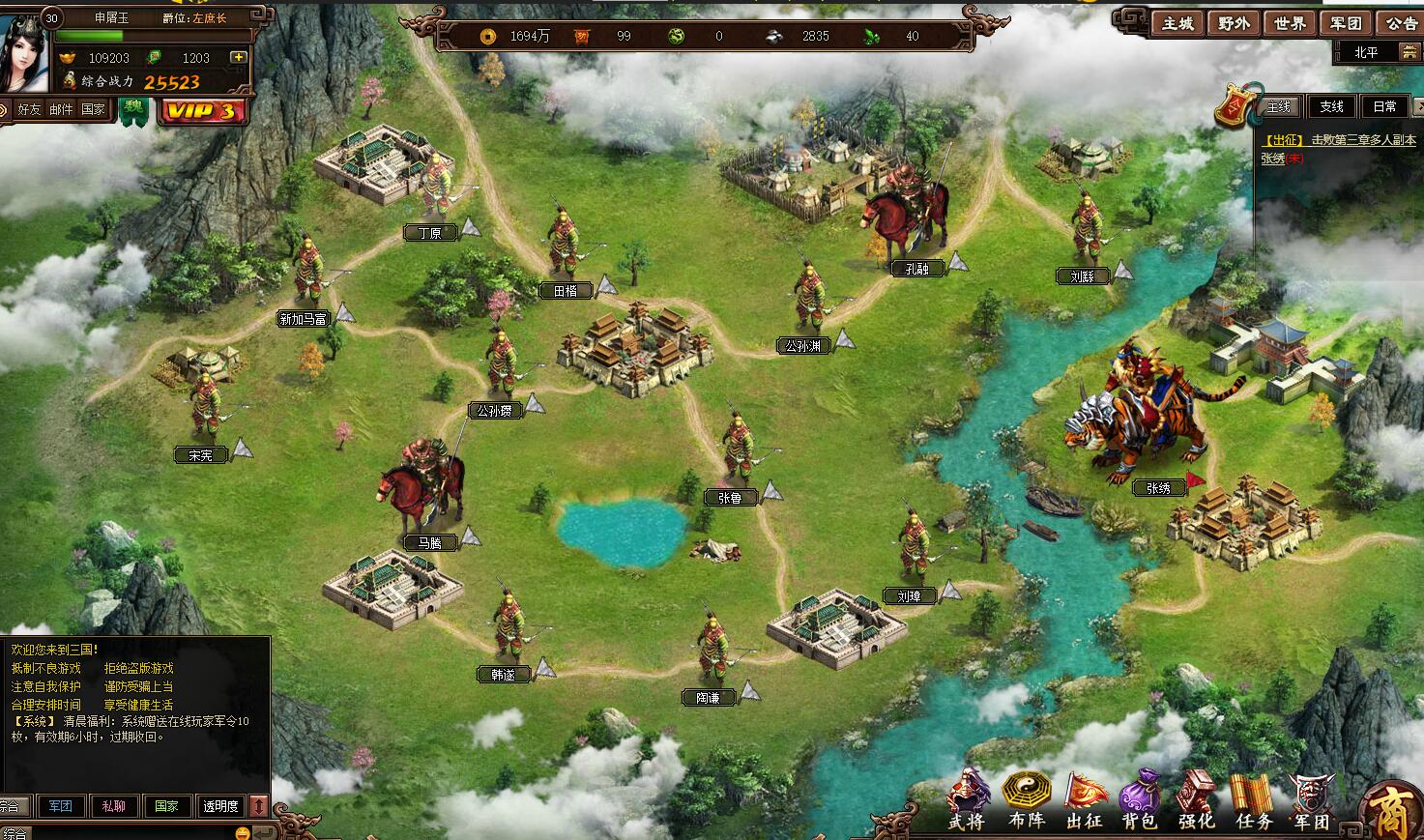The image size is (1424, 840).
Task: Open the 强化 enhancement menu
Action: (1196, 801)
